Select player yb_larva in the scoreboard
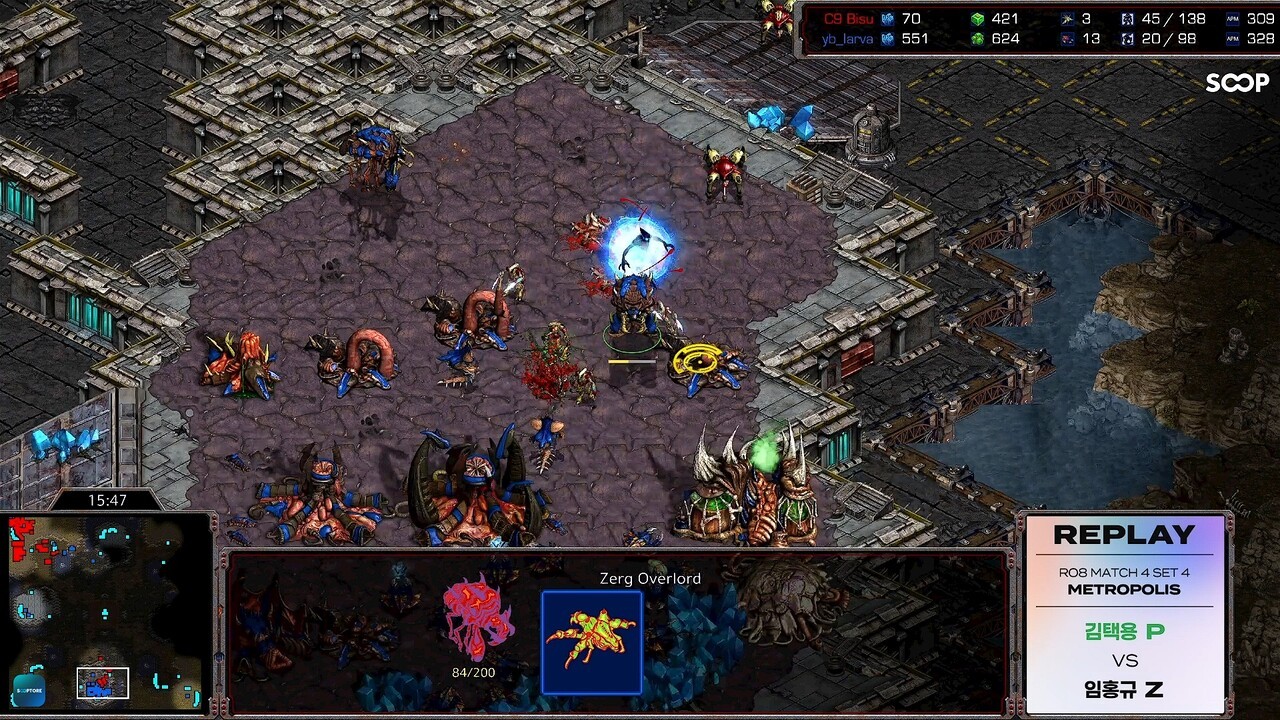This screenshot has height=720, width=1280. point(847,39)
